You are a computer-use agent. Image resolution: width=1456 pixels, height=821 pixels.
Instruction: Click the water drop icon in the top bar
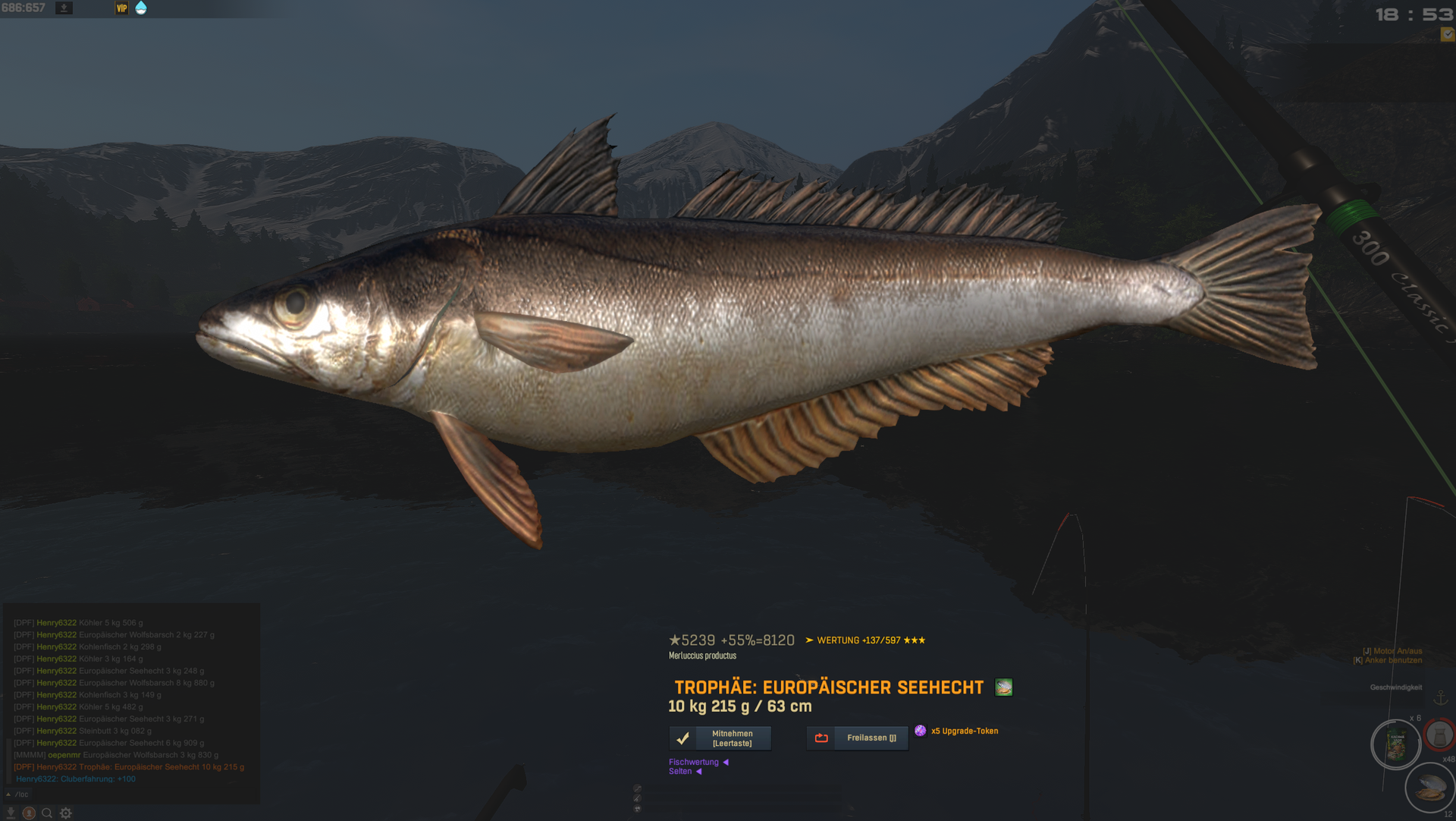[141, 8]
